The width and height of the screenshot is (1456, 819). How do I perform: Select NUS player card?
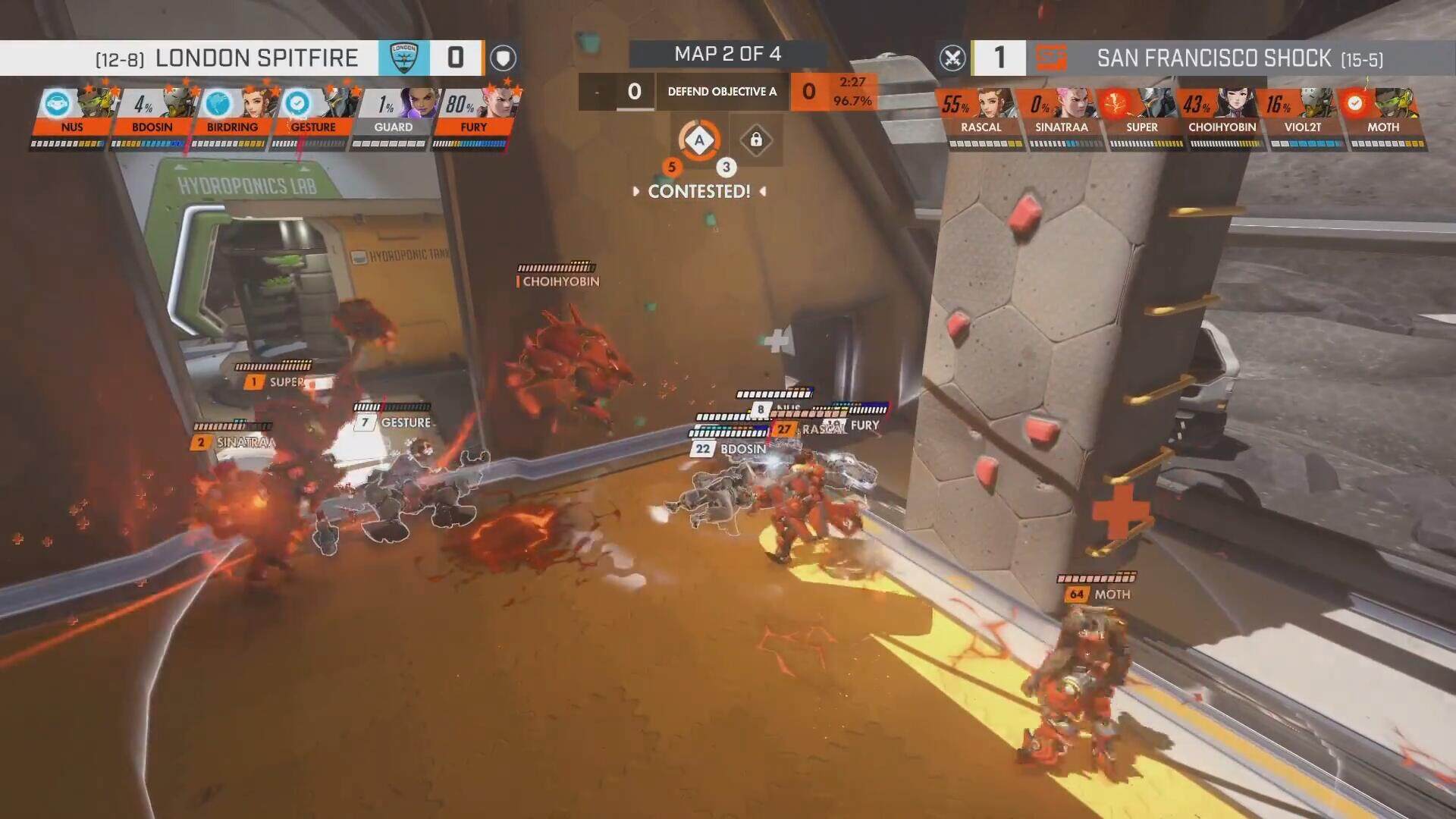74,114
